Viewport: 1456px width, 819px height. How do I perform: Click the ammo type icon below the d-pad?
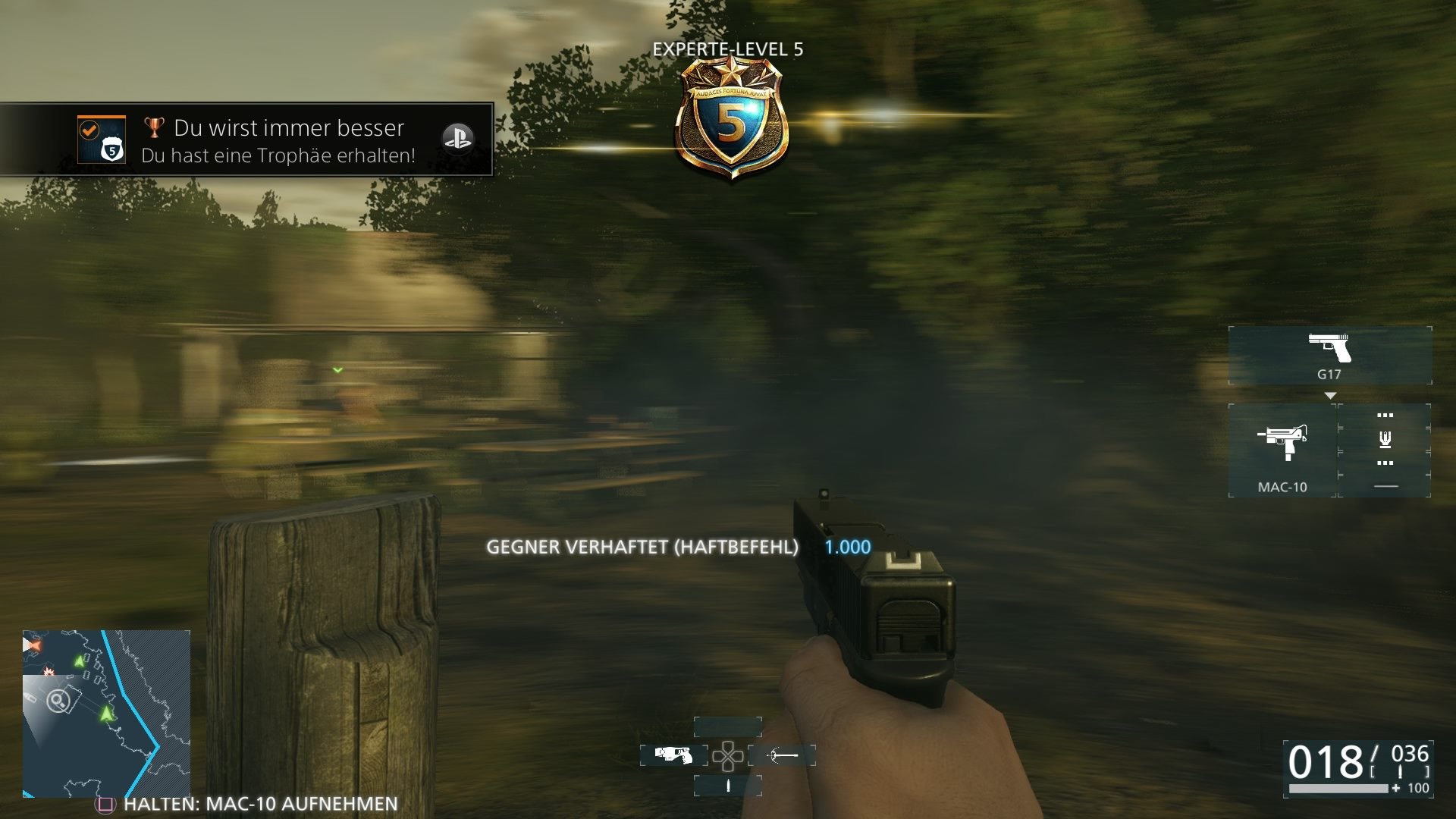[x=728, y=785]
